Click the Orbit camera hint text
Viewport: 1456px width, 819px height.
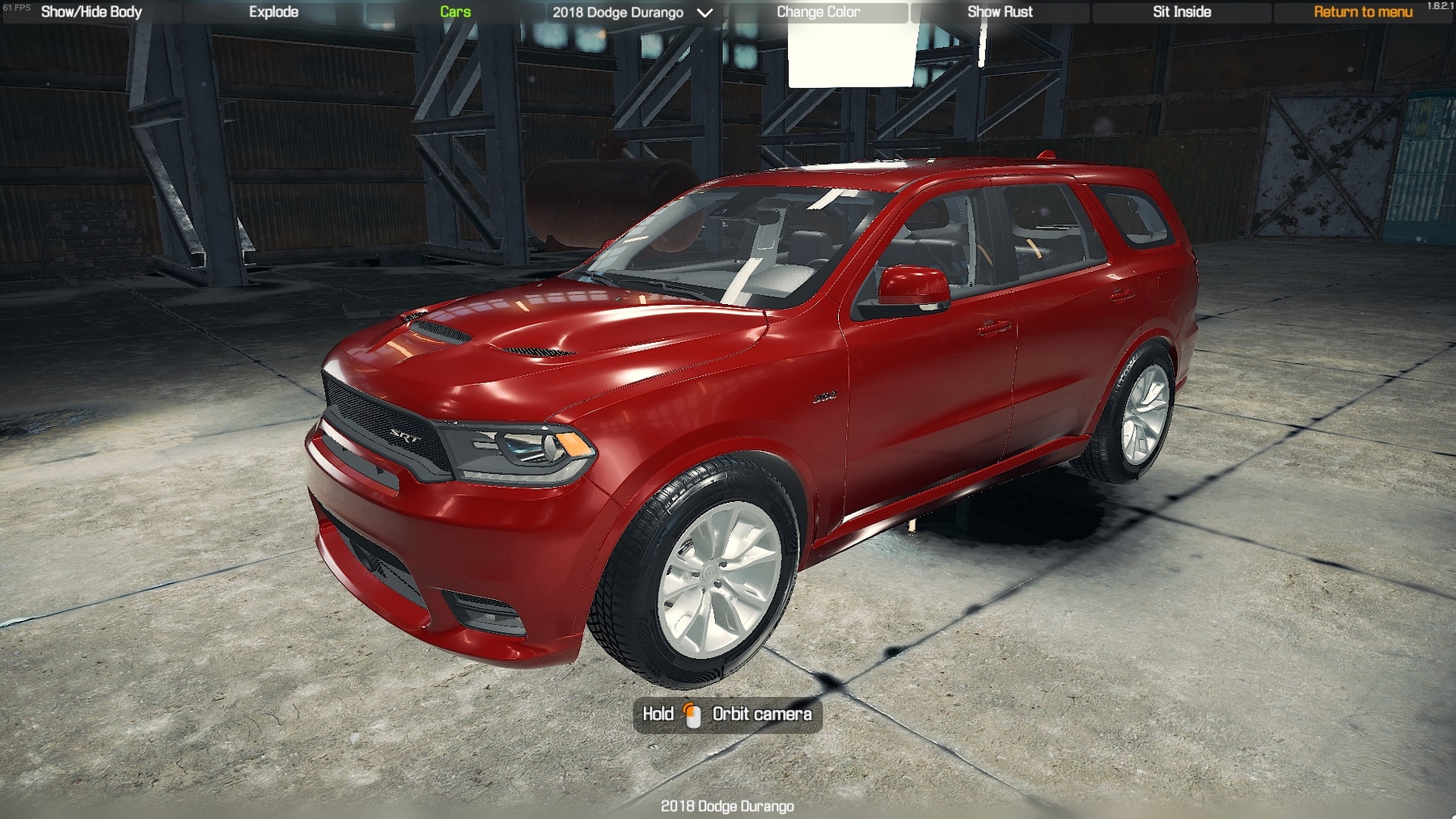click(761, 715)
